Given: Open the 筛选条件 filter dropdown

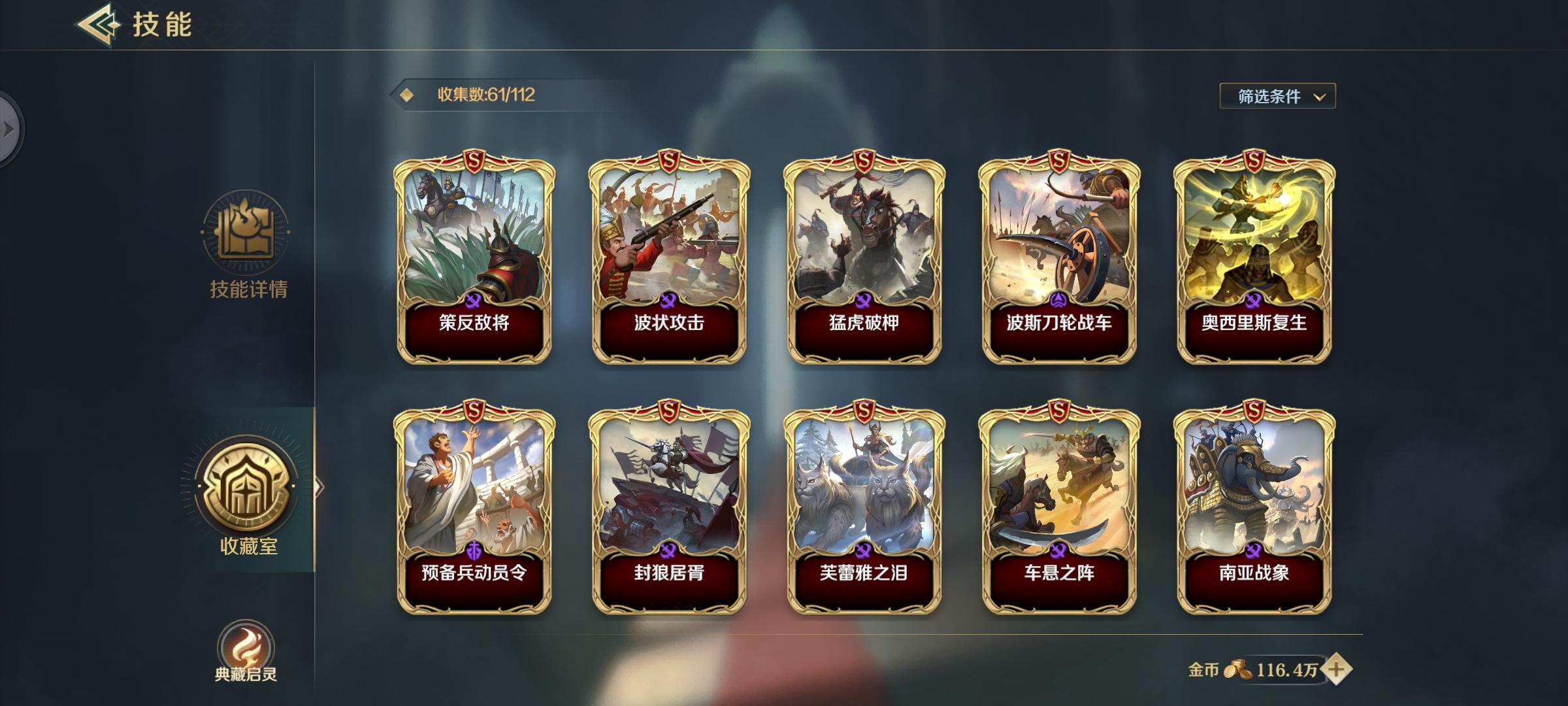Looking at the screenshot, I should (1277, 95).
